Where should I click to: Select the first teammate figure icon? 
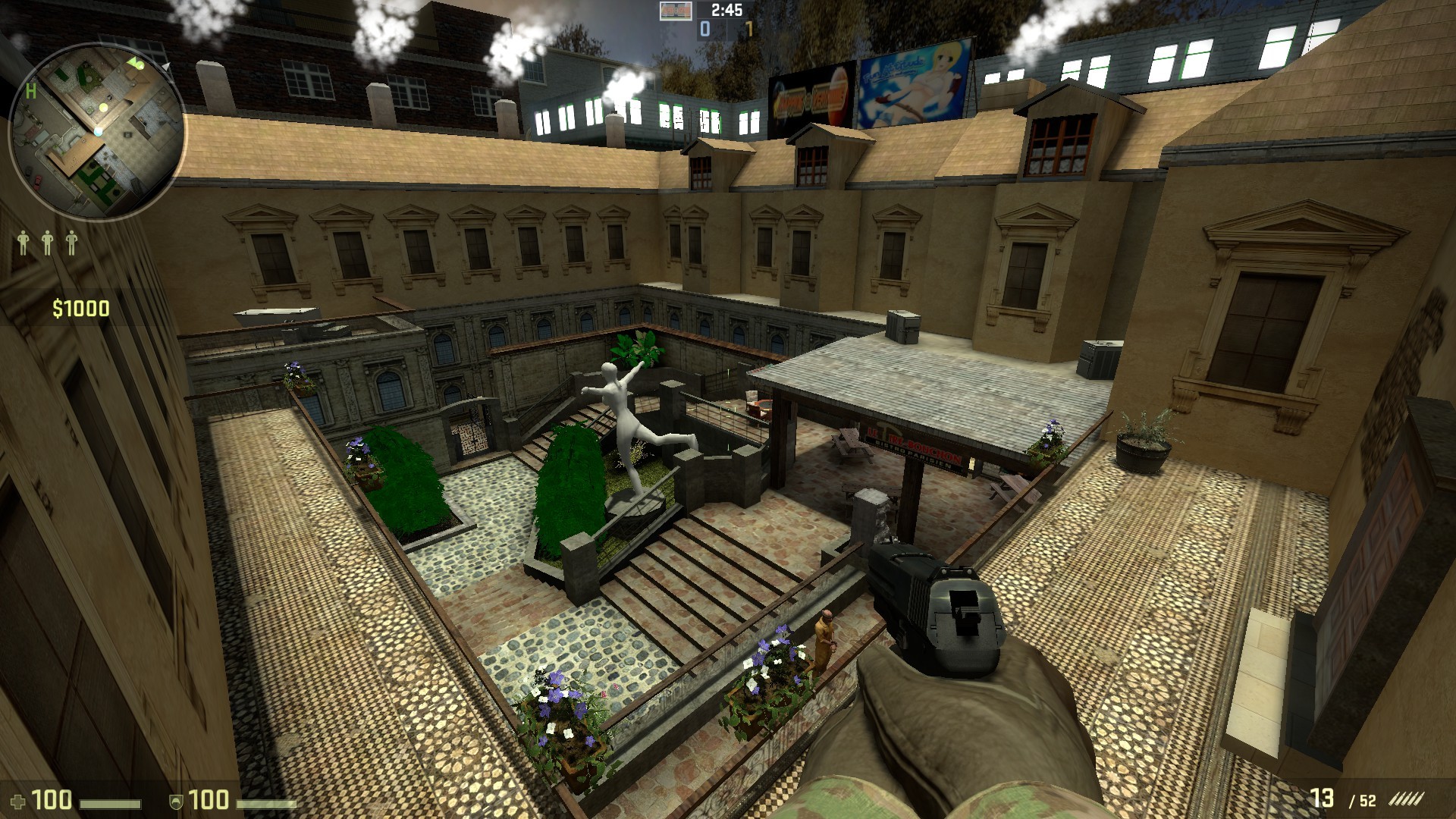pyautogui.click(x=24, y=242)
